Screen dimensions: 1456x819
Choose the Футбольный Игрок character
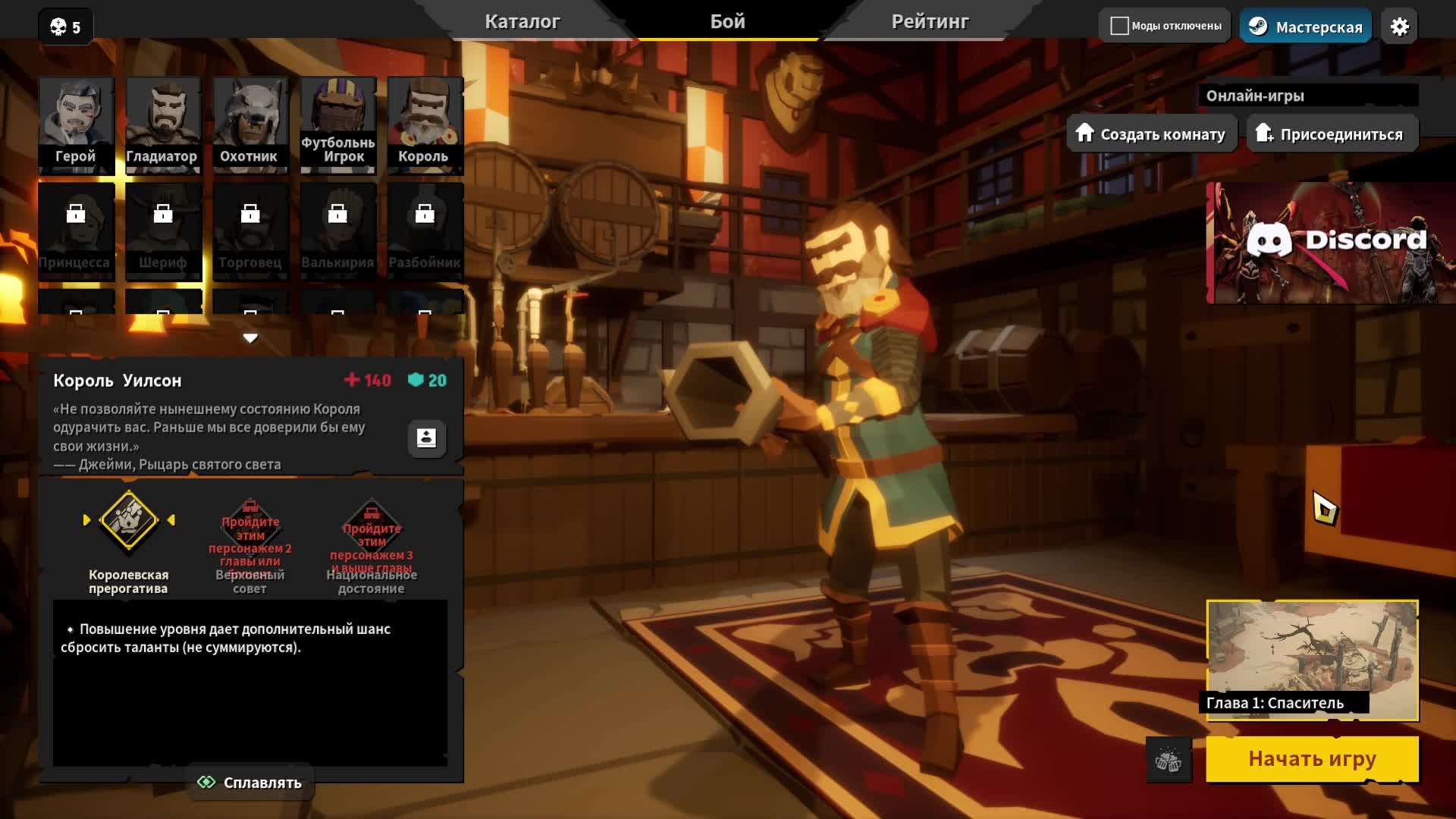(337, 124)
